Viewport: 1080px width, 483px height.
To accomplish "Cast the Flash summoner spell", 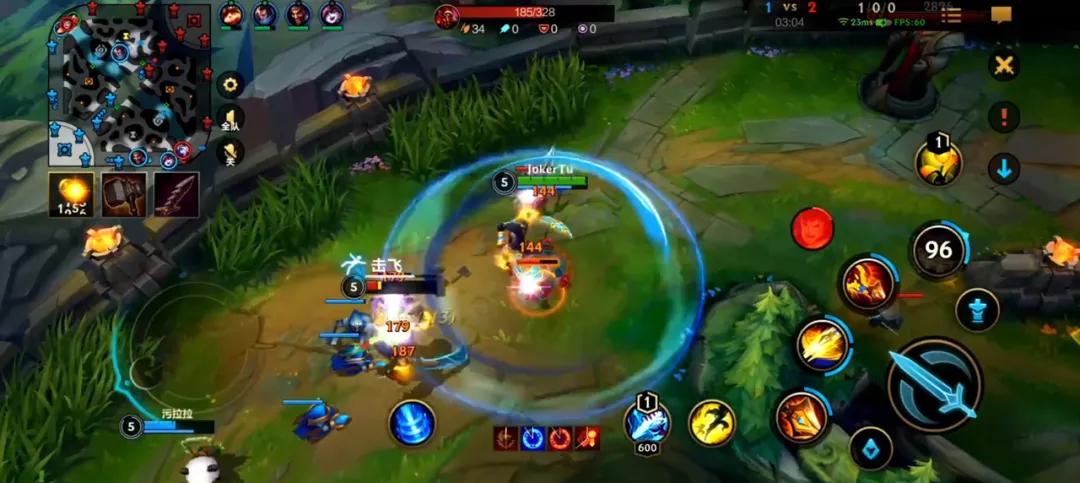I will coord(712,422).
